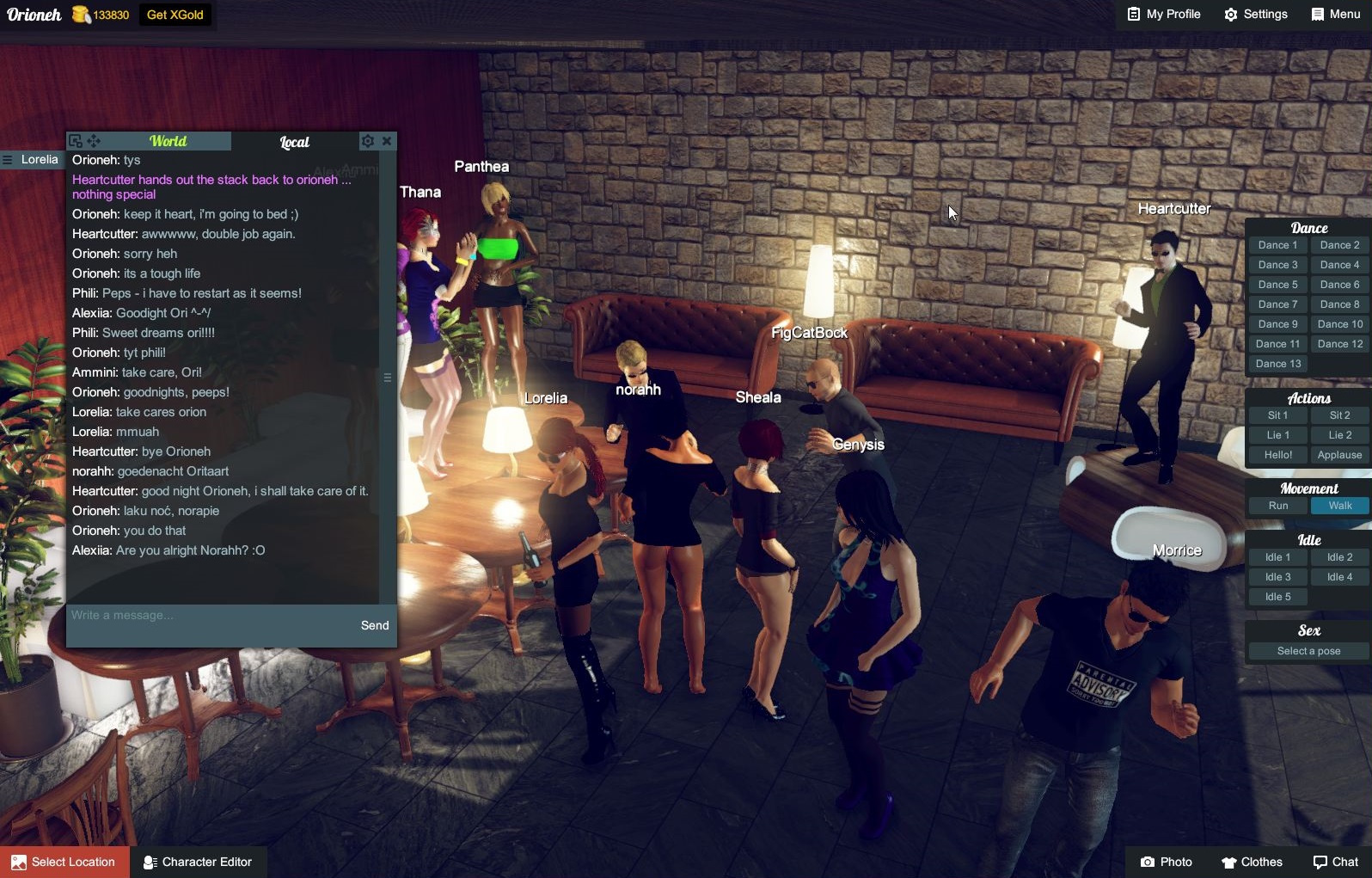Open the Character Editor
This screenshot has width=1372, height=878.
tap(198, 862)
